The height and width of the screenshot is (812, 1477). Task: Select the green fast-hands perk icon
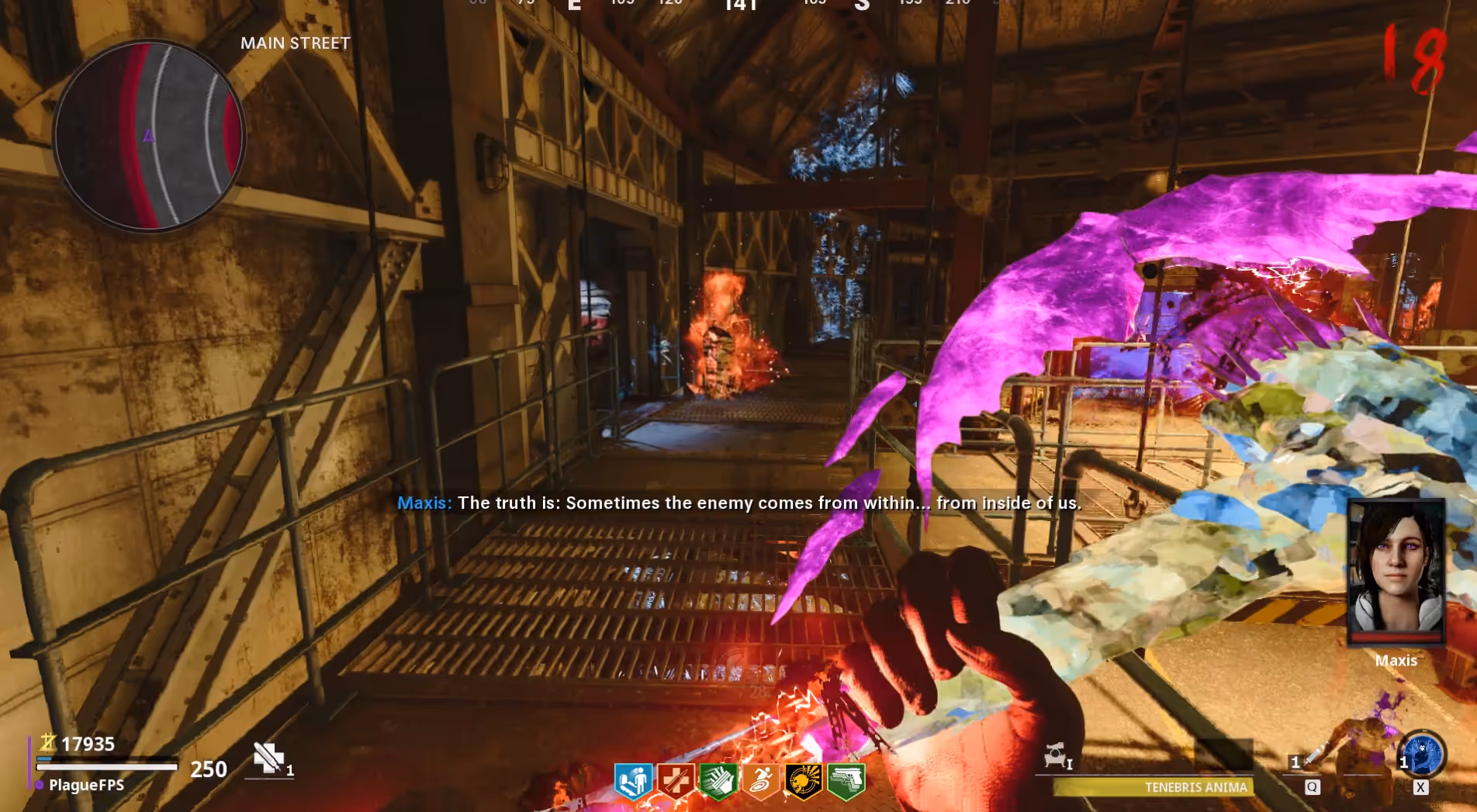coord(718,780)
